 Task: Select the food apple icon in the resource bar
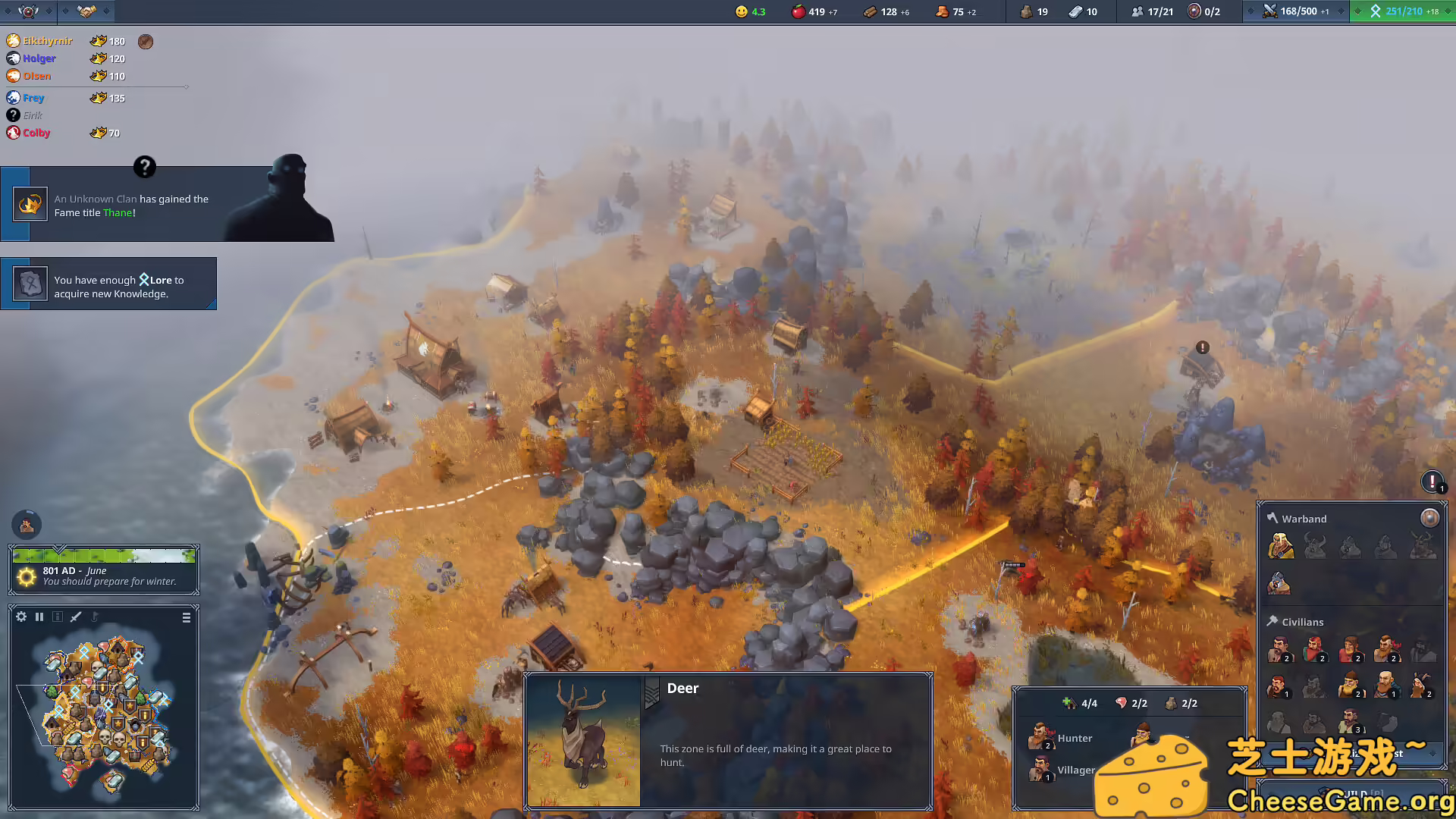[800, 11]
